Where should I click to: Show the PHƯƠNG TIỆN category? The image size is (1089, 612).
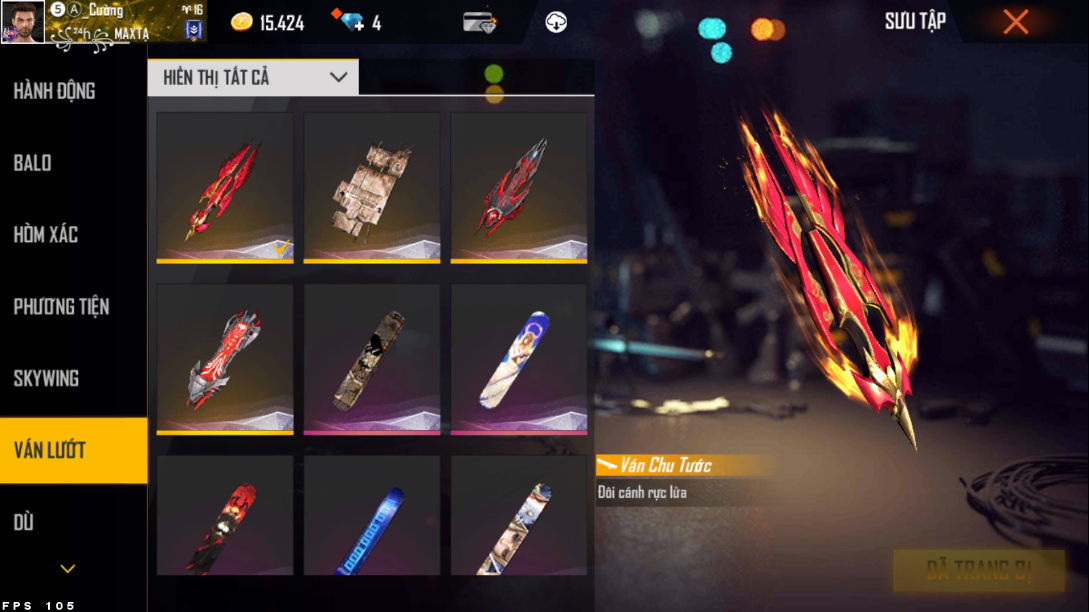[x=61, y=307]
